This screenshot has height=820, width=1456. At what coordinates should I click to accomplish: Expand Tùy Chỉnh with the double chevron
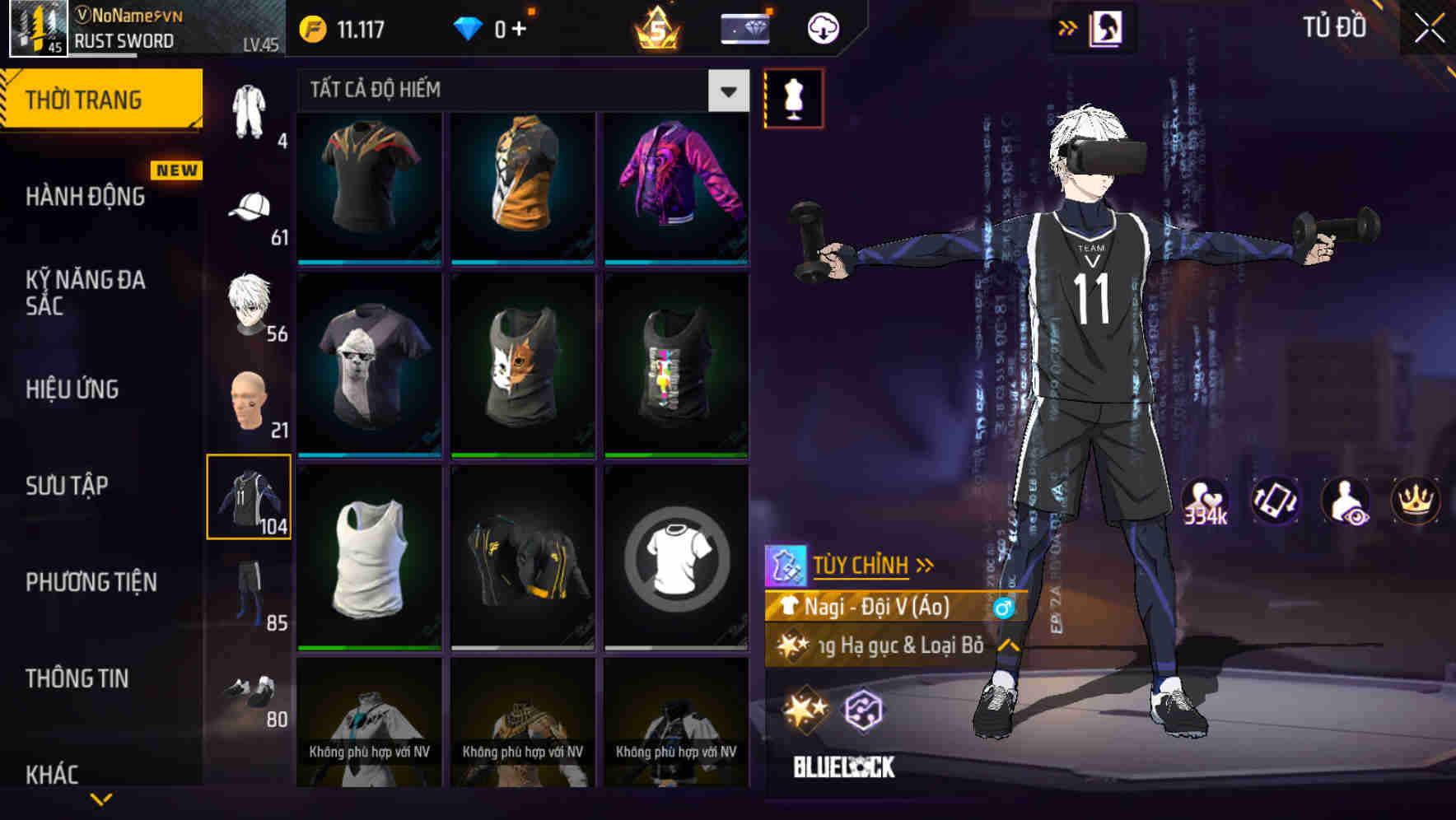pos(926,564)
